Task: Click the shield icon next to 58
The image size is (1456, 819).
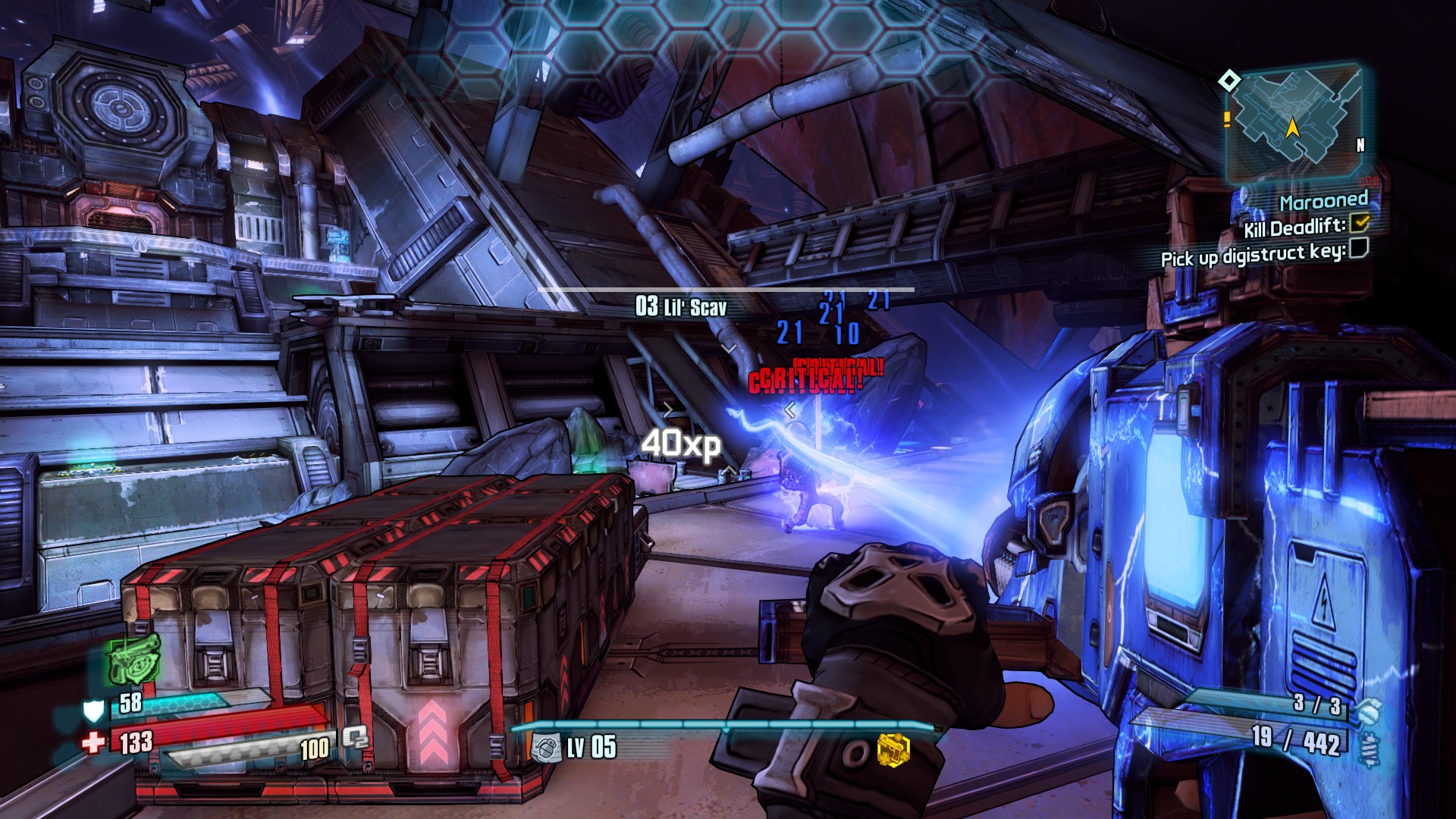Action: click(x=93, y=711)
